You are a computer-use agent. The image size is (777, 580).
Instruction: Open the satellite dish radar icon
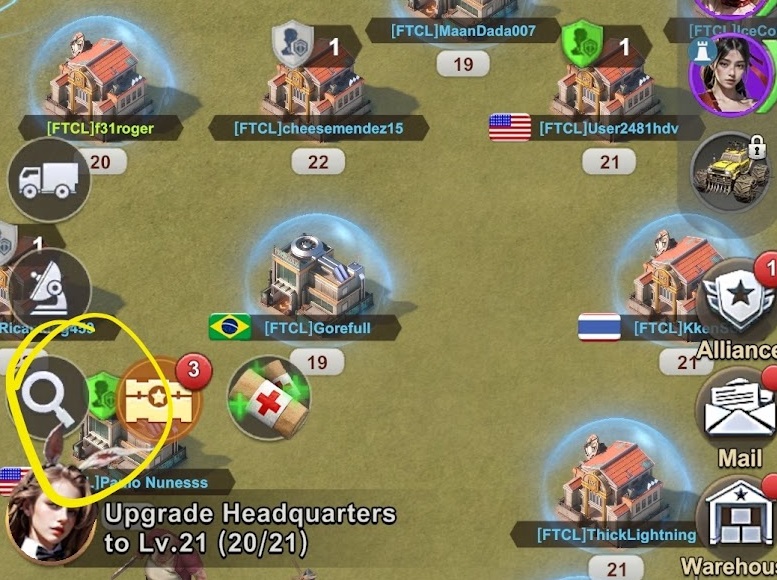(x=48, y=289)
